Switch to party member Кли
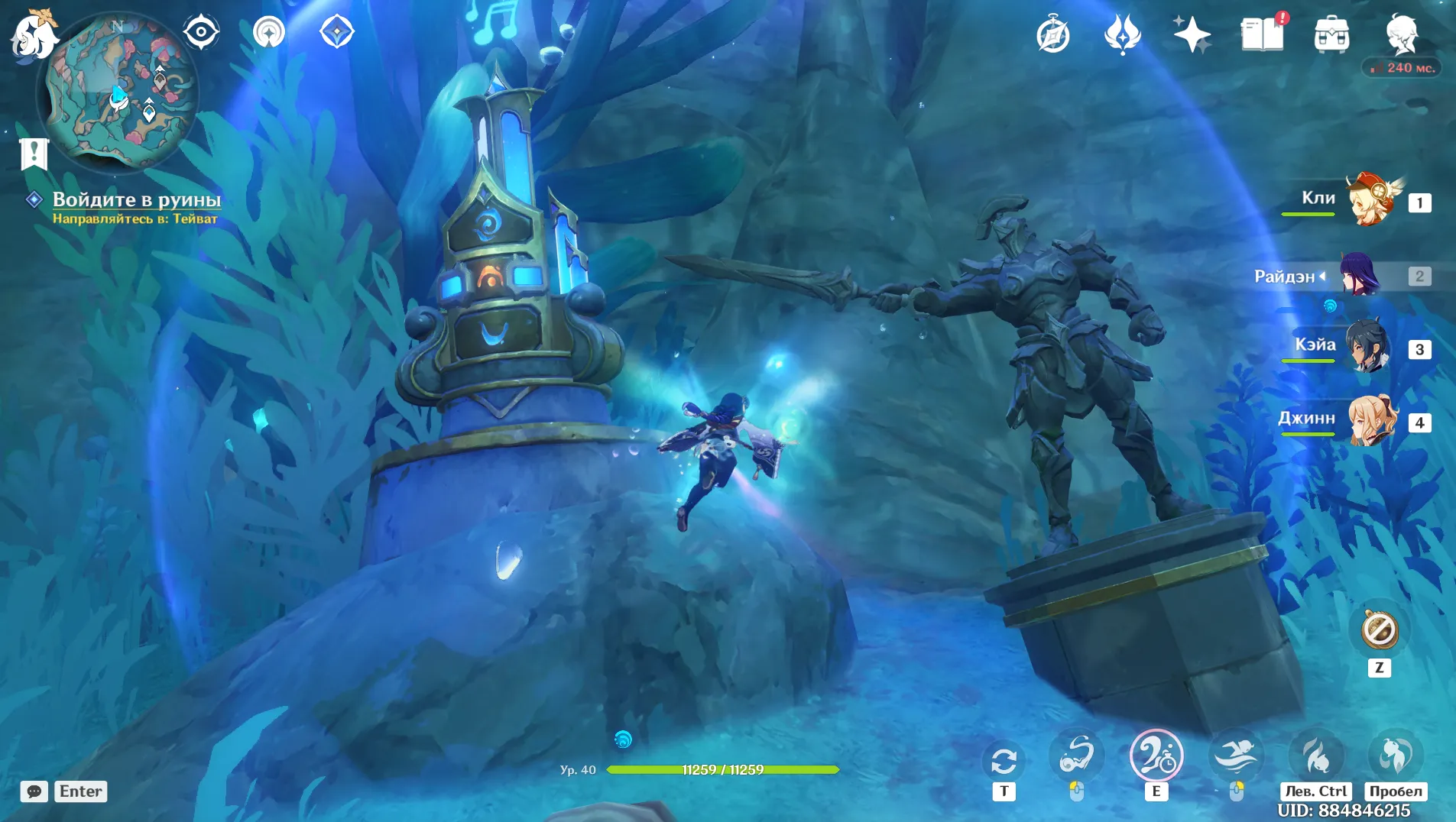Image resolution: width=1456 pixels, height=822 pixels. [x=1372, y=201]
